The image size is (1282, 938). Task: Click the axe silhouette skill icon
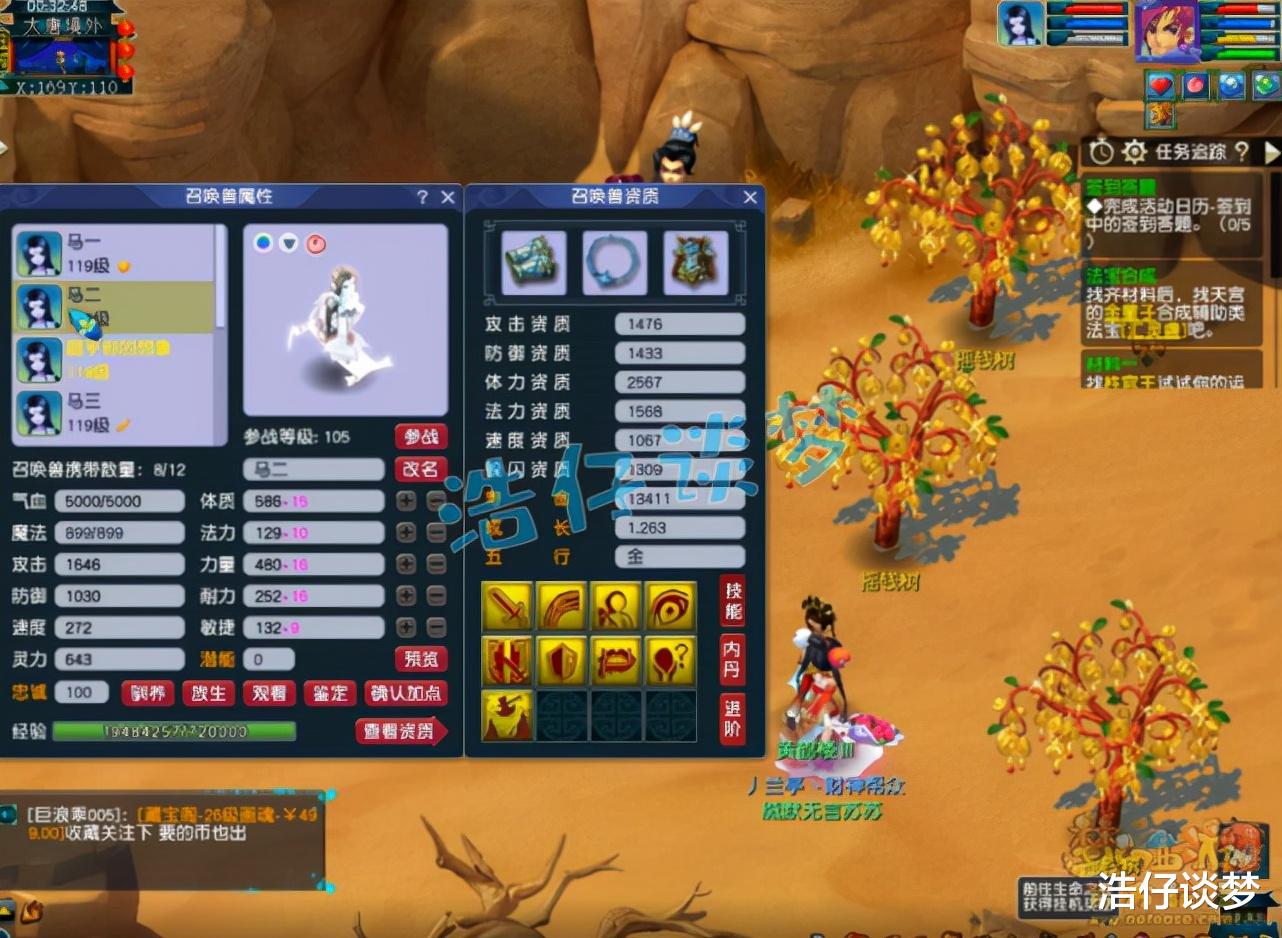click(x=506, y=715)
